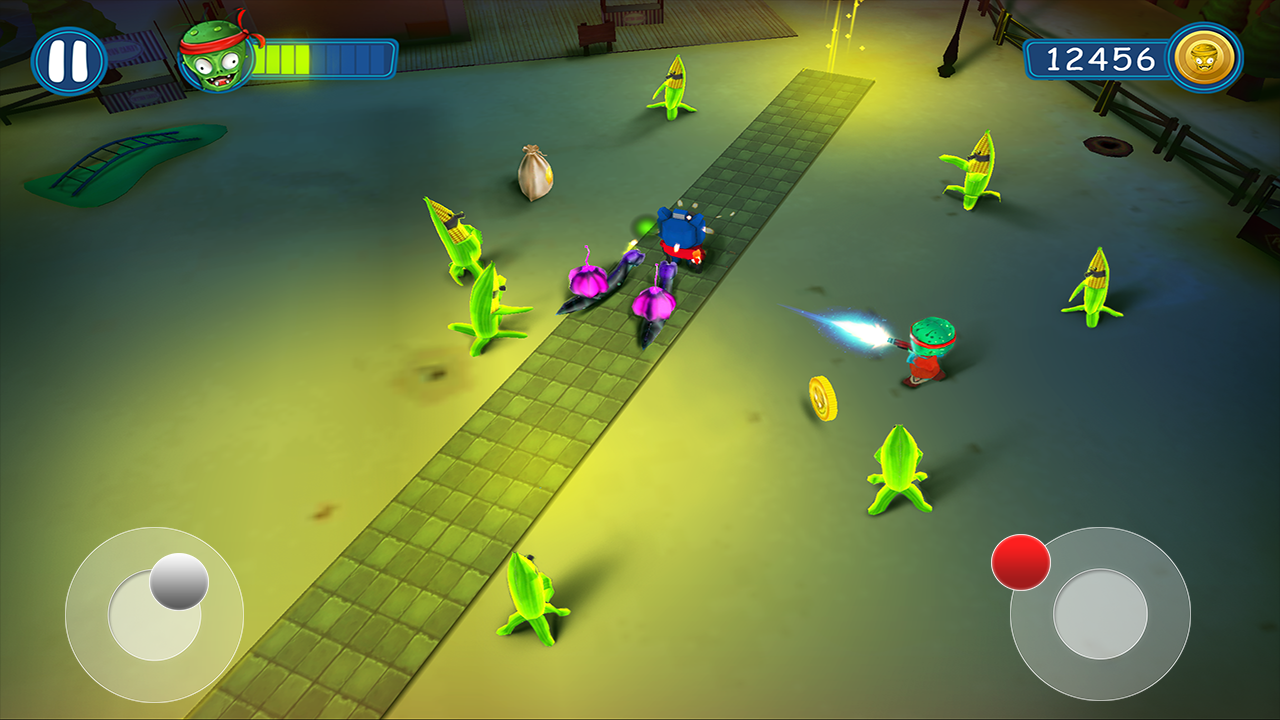Click the blue armored zombie on the path
Screen dimensions: 1280x720
680,235
